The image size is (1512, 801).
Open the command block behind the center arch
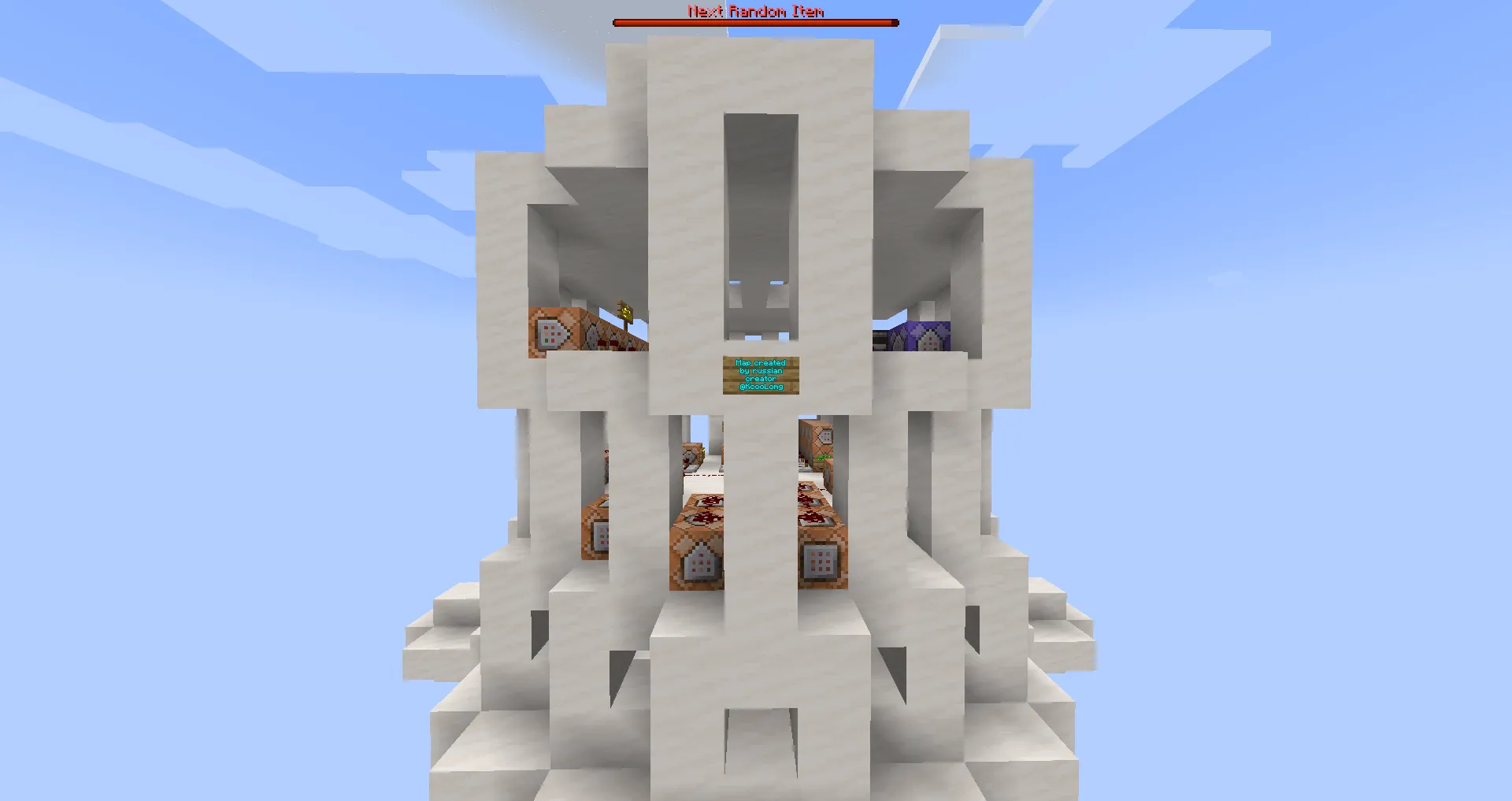point(691,453)
